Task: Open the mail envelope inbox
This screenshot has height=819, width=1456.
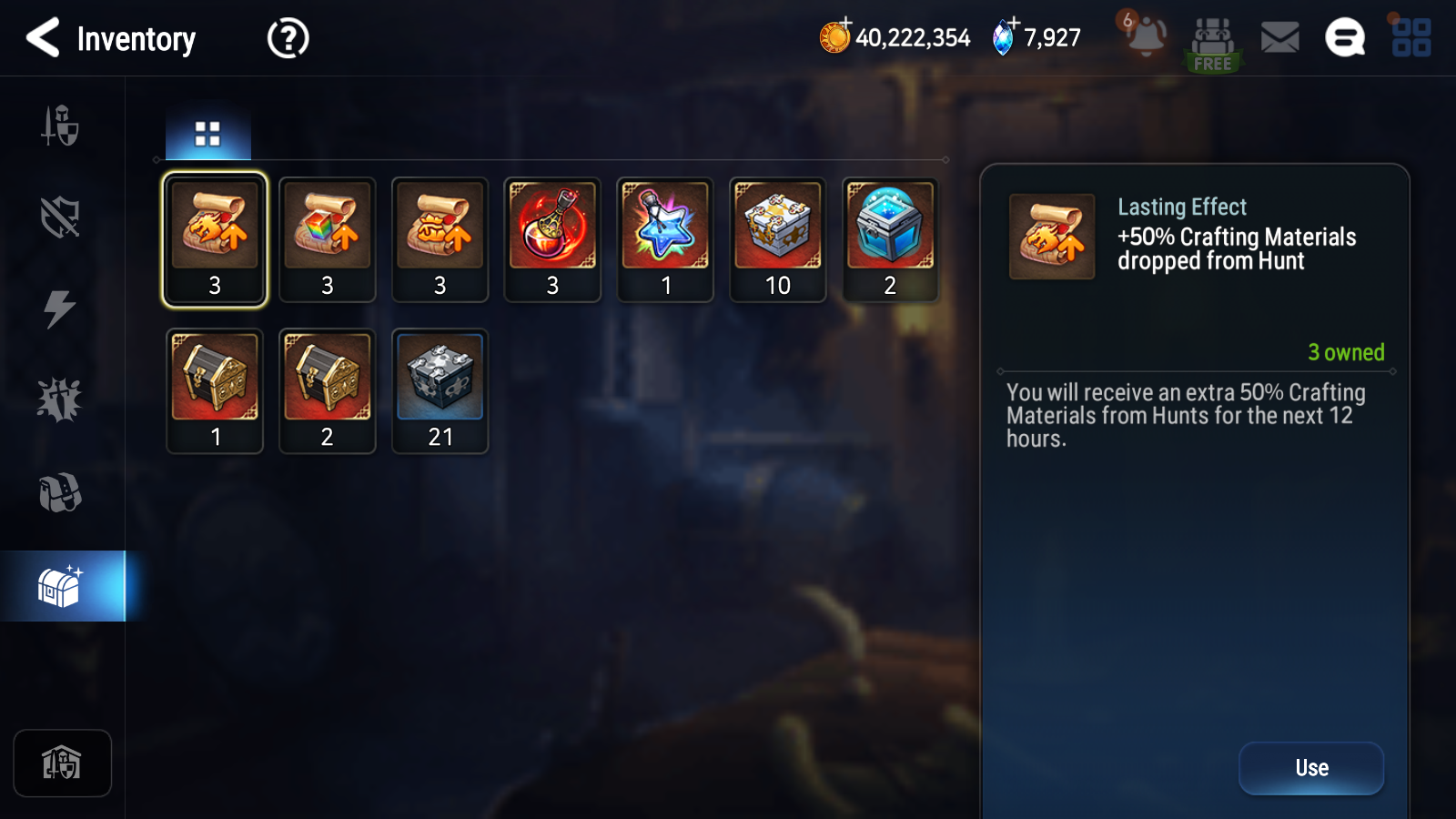Action: [x=1279, y=38]
